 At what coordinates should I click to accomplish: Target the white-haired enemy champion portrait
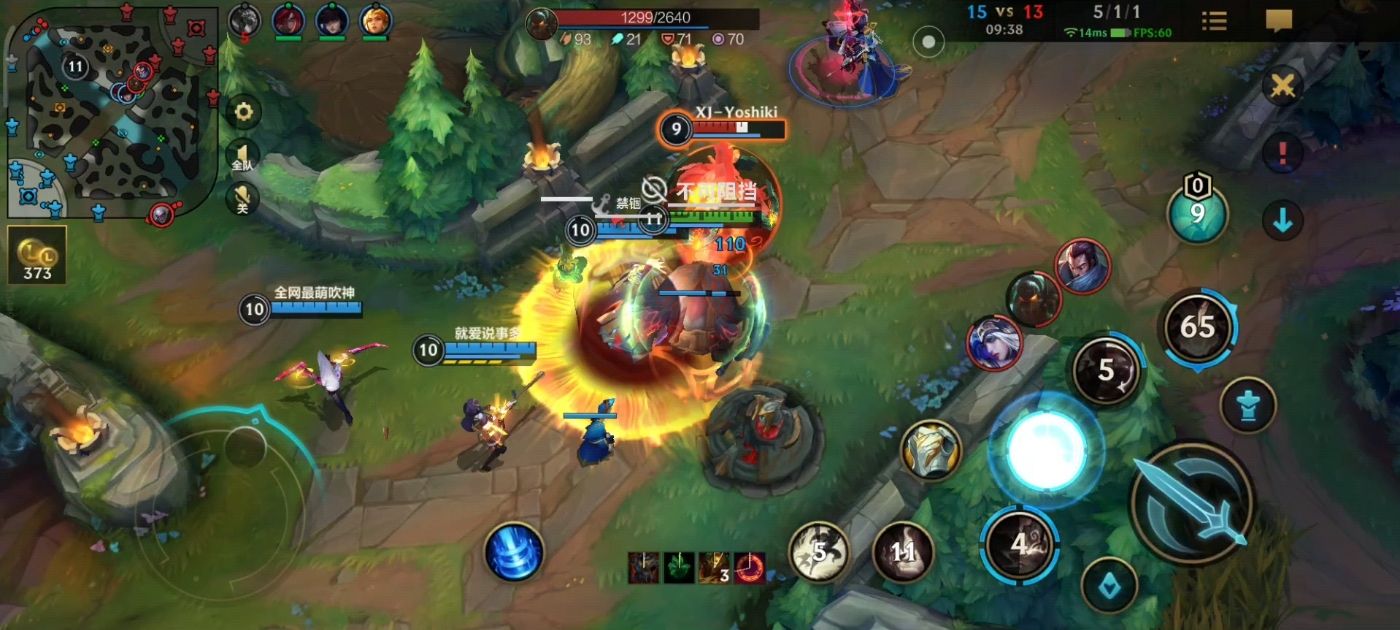point(994,342)
